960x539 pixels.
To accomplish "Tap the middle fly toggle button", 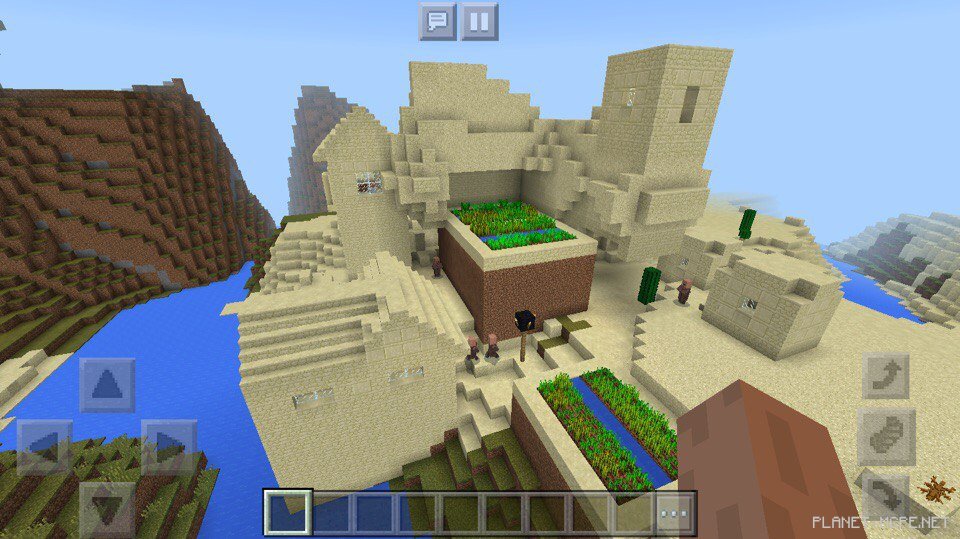I will [886, 436].
